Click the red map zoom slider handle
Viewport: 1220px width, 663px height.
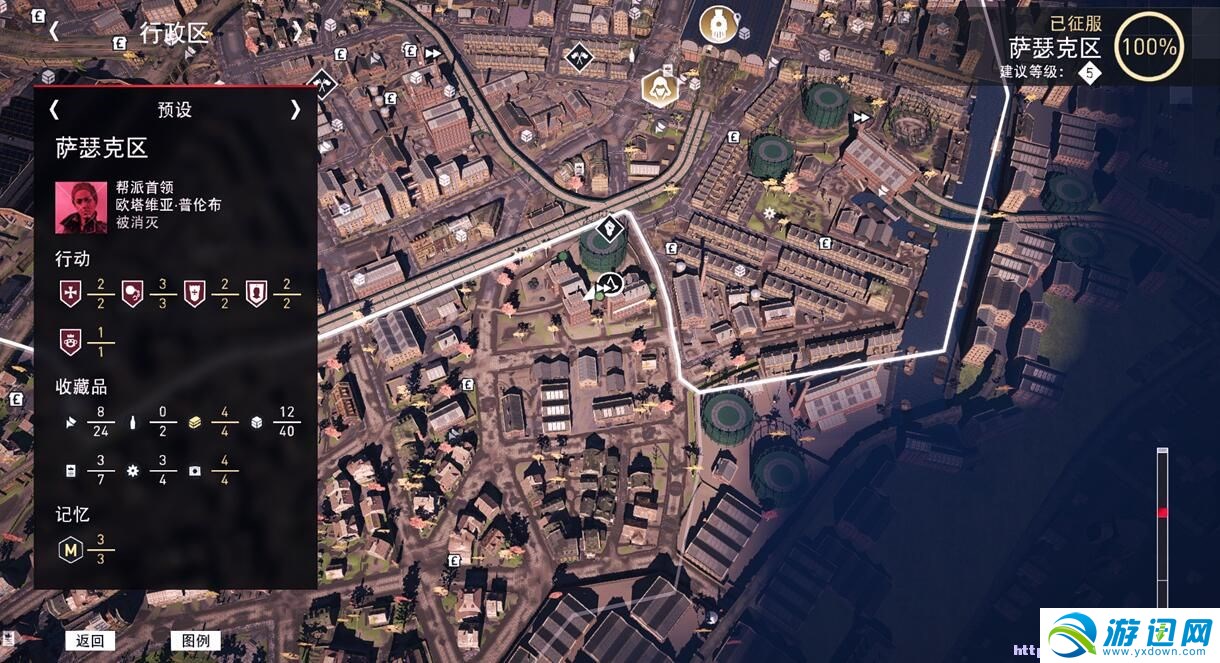1162,513
